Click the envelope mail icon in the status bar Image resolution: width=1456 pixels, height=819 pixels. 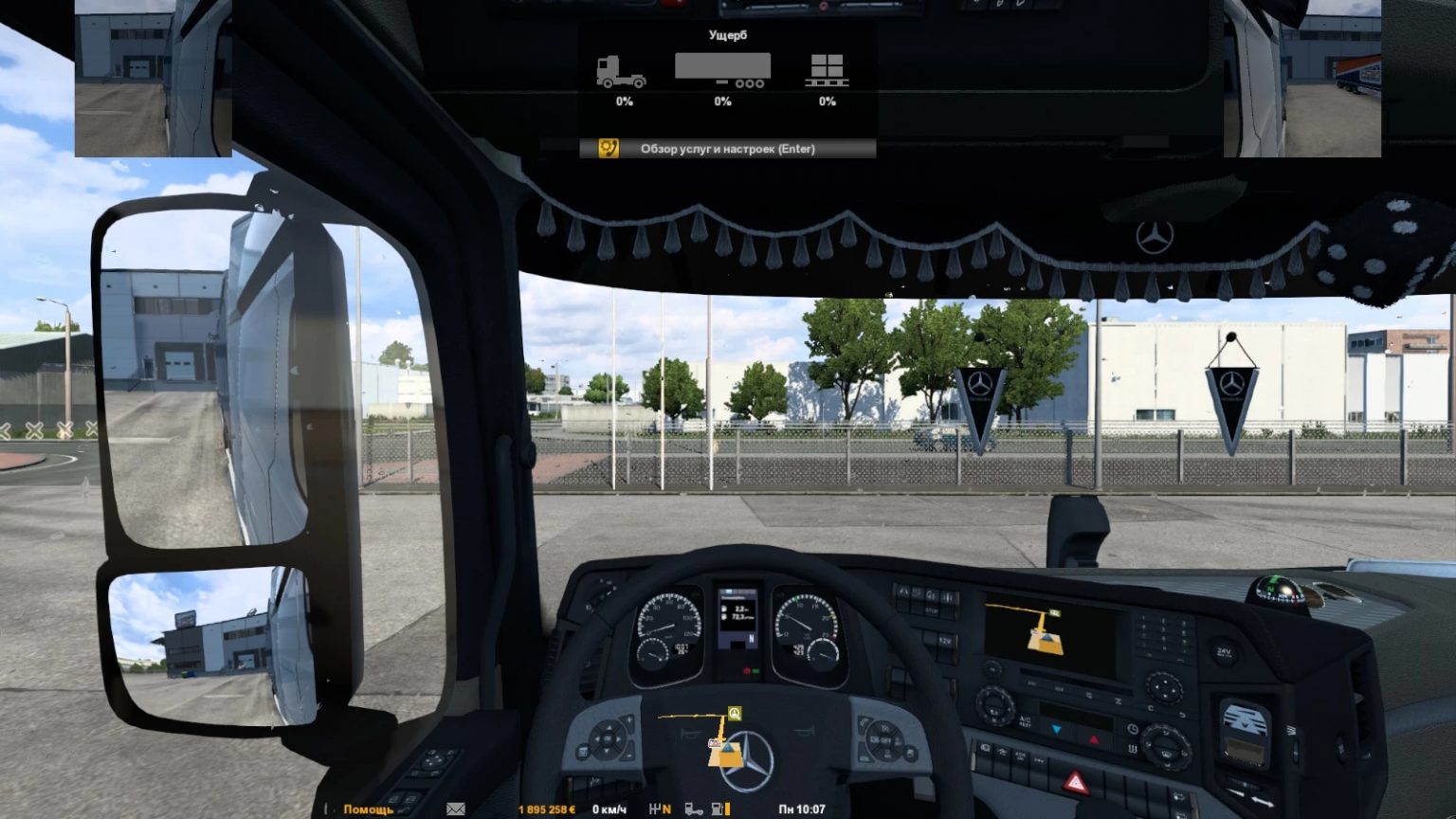[x=455, y=810]
